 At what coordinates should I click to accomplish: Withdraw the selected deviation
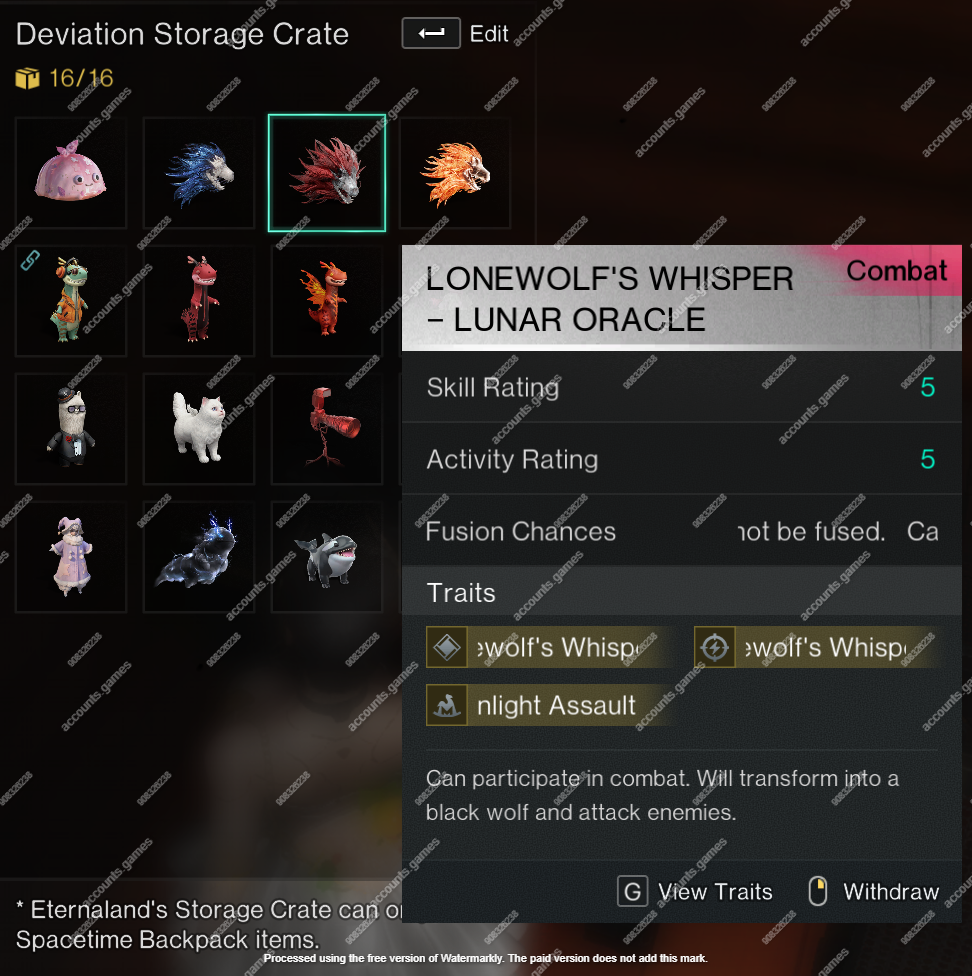click(x=873, y=892)
